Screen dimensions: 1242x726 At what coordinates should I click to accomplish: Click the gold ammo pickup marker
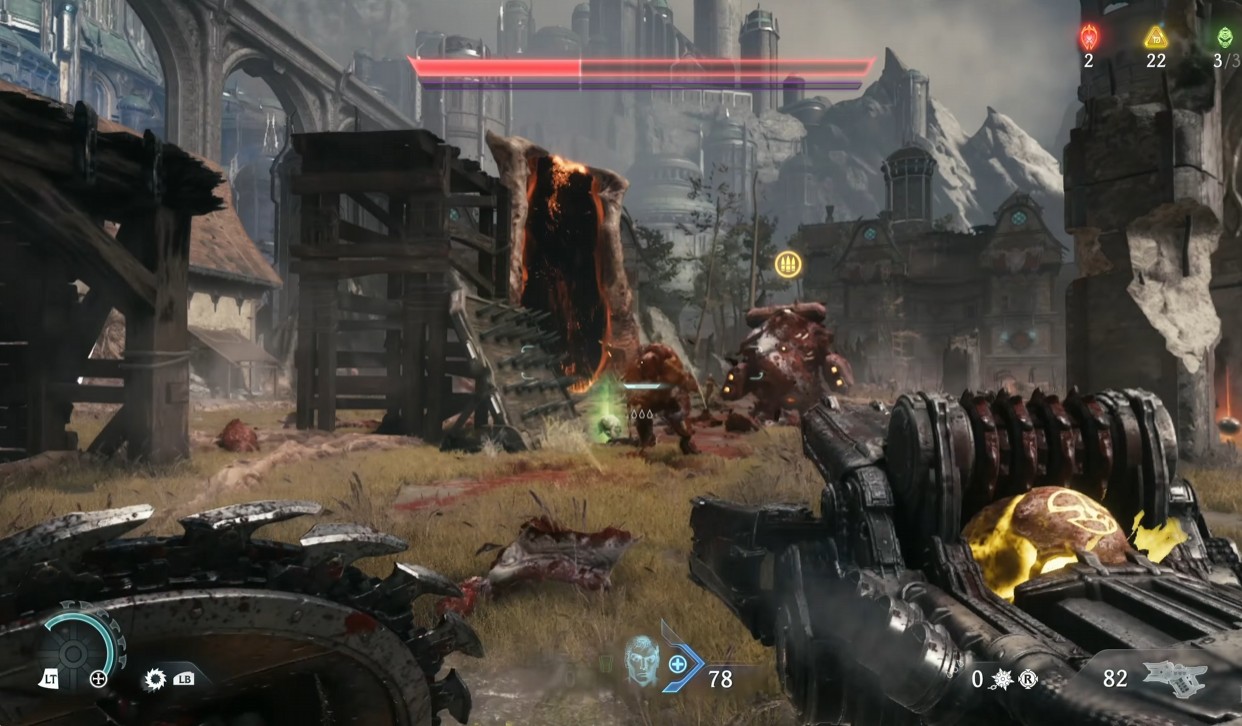788,263
